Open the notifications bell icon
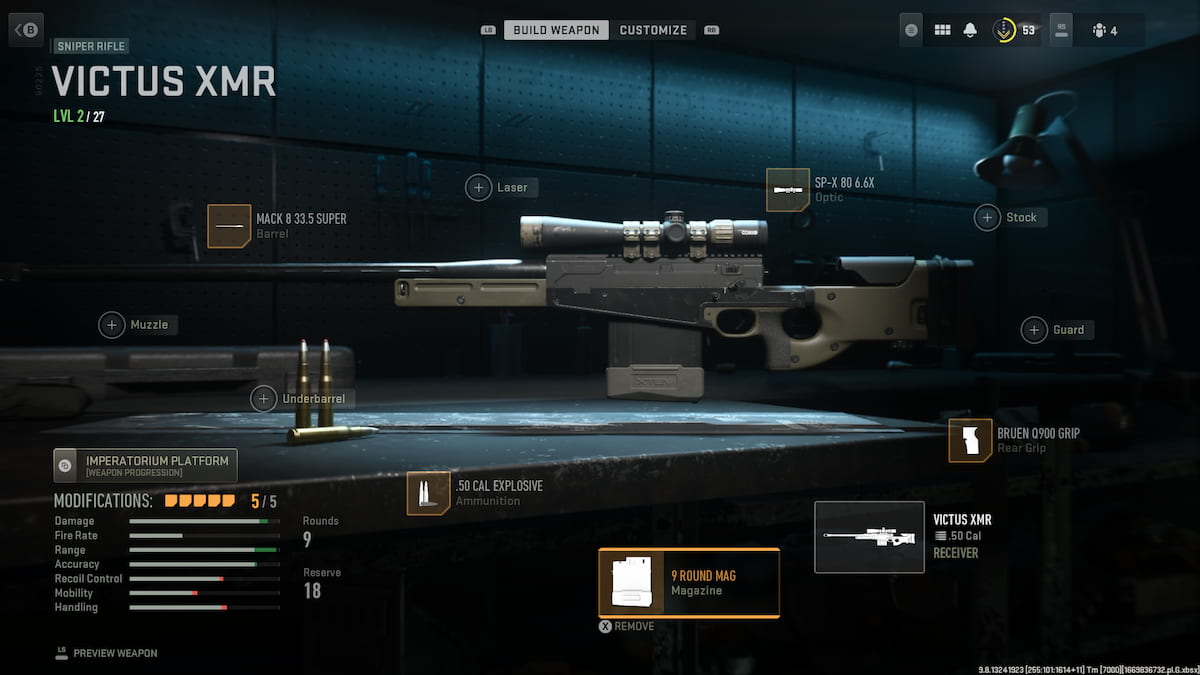The image size is (1200, 675). (970, 30)
